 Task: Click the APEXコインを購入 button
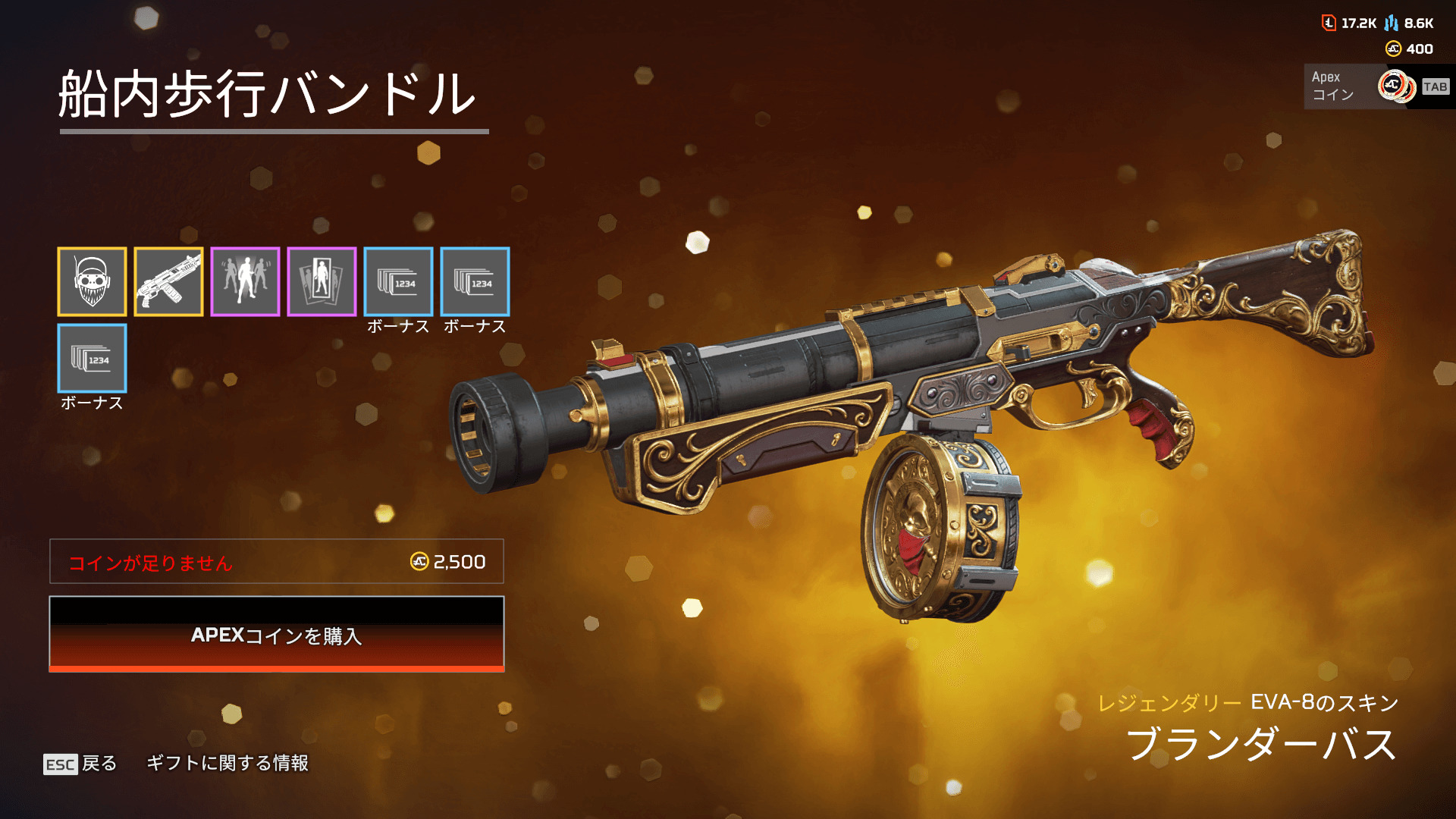click(x=276, y=634)
